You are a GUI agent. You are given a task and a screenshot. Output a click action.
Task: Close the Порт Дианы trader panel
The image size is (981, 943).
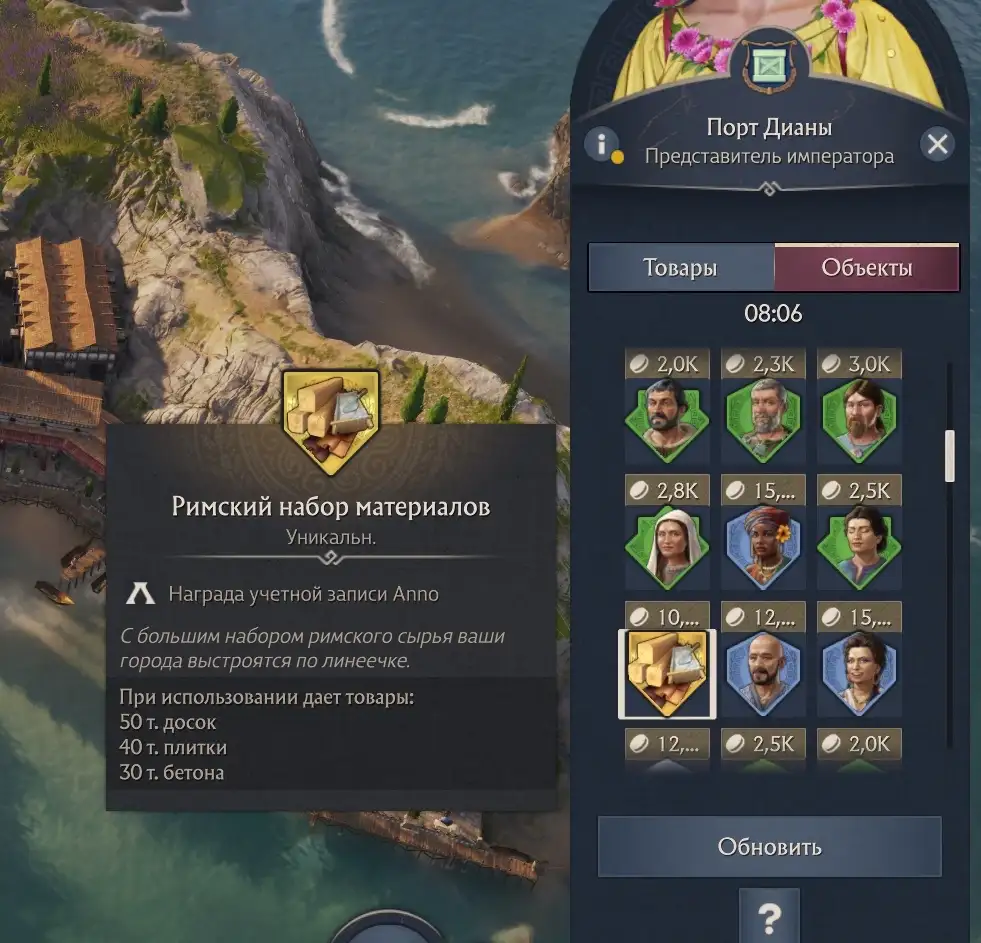point(937,145)
